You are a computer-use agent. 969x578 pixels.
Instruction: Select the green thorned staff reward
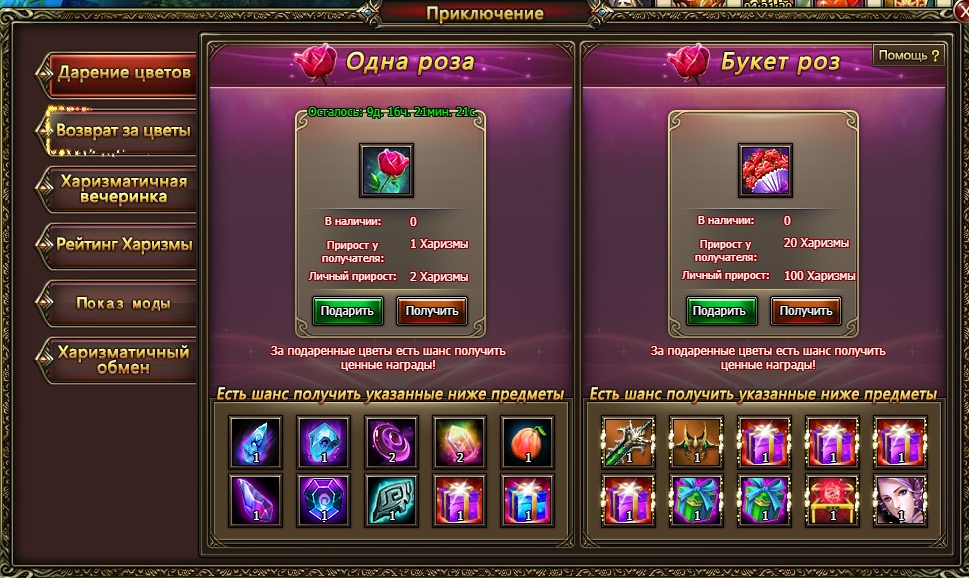628,443
